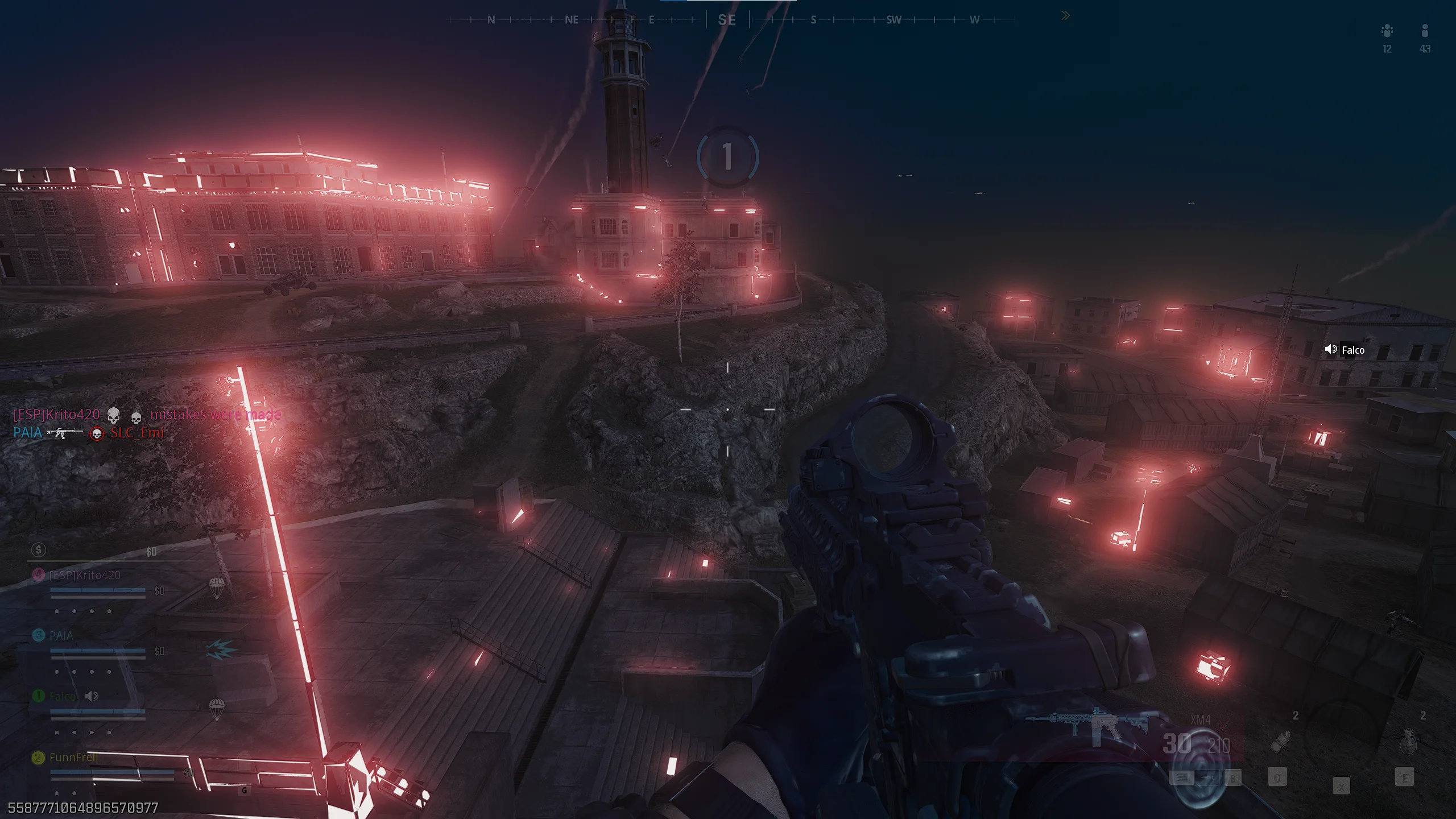Screen dimensions: 1456x819
Task: Click the parachute icon beside [ESP]Krito420
Action: (x=216, y=588)
